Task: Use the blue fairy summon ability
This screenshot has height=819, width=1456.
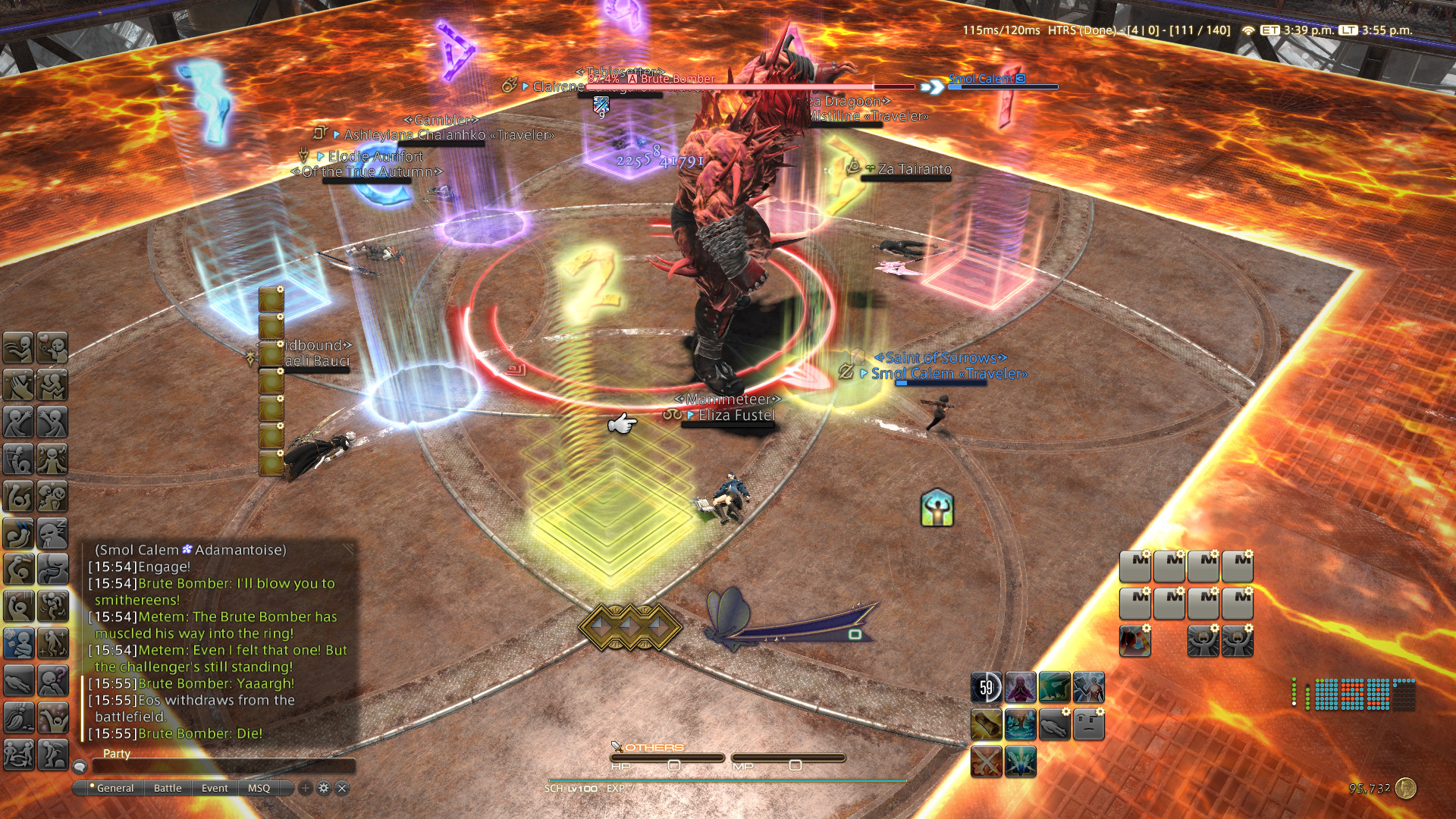Action: (x=1021, y=761)
